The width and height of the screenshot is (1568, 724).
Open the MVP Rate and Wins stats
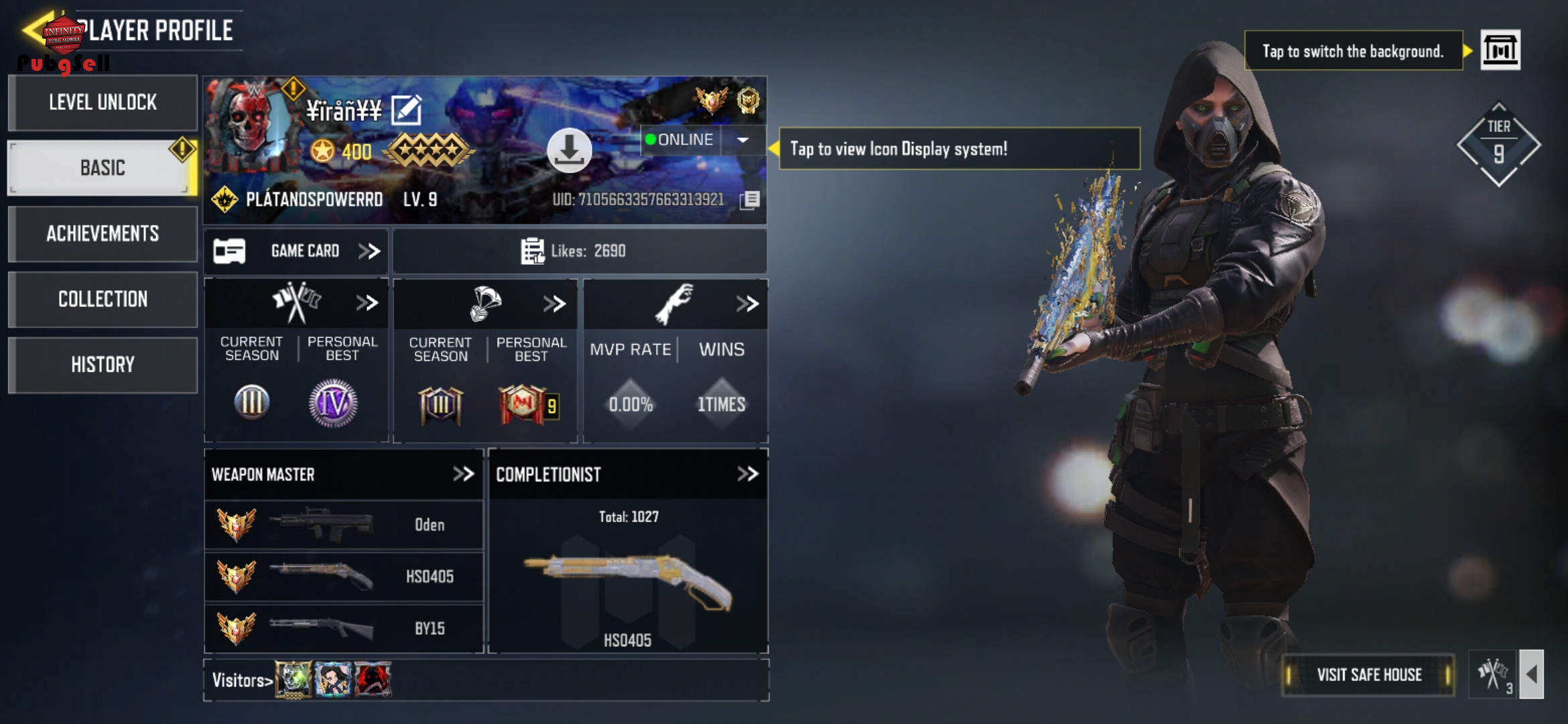(x=747, y=304)
